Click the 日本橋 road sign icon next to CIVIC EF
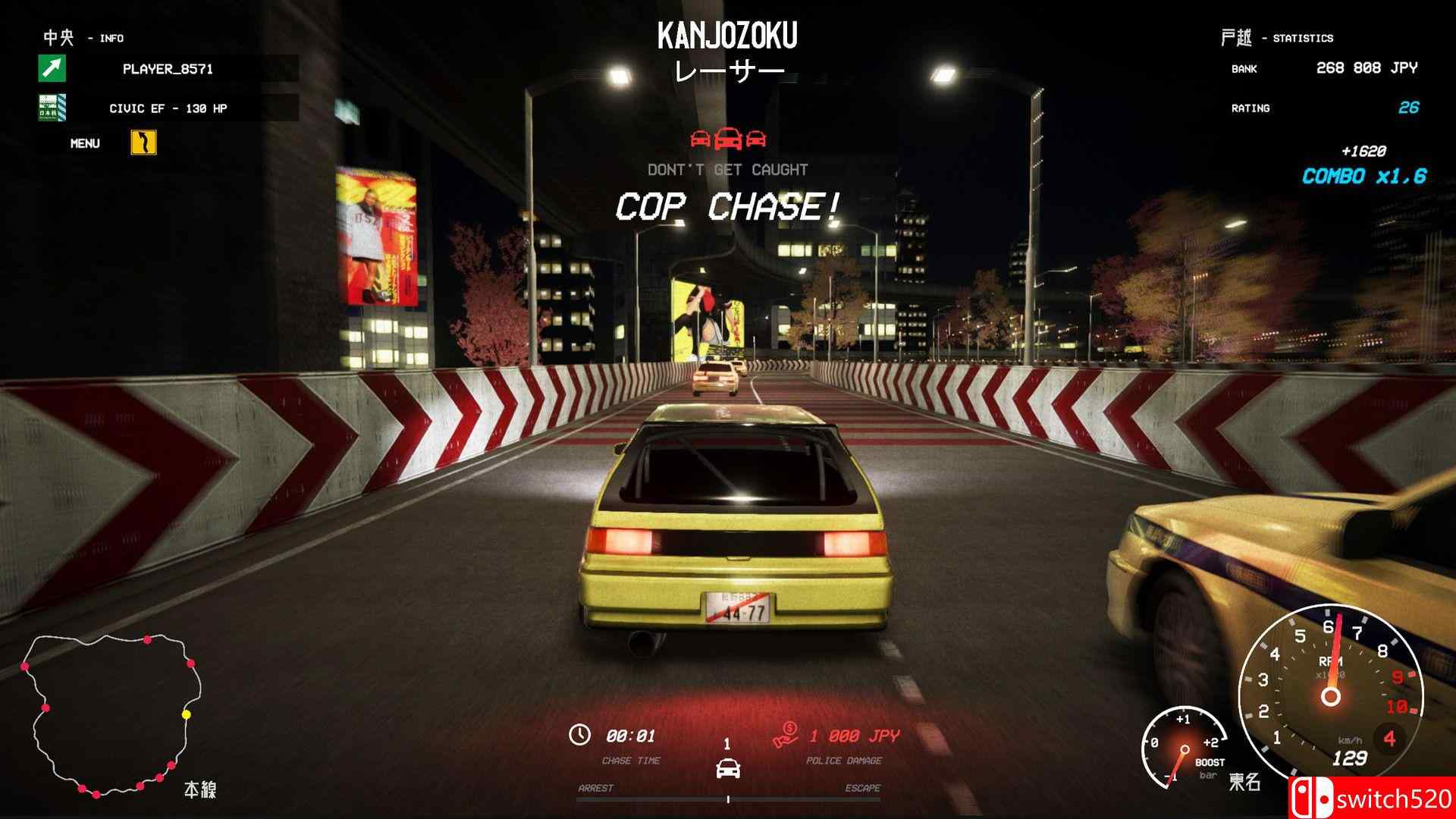The height and width of the screenshot is (819, 1456). point(51,108)
